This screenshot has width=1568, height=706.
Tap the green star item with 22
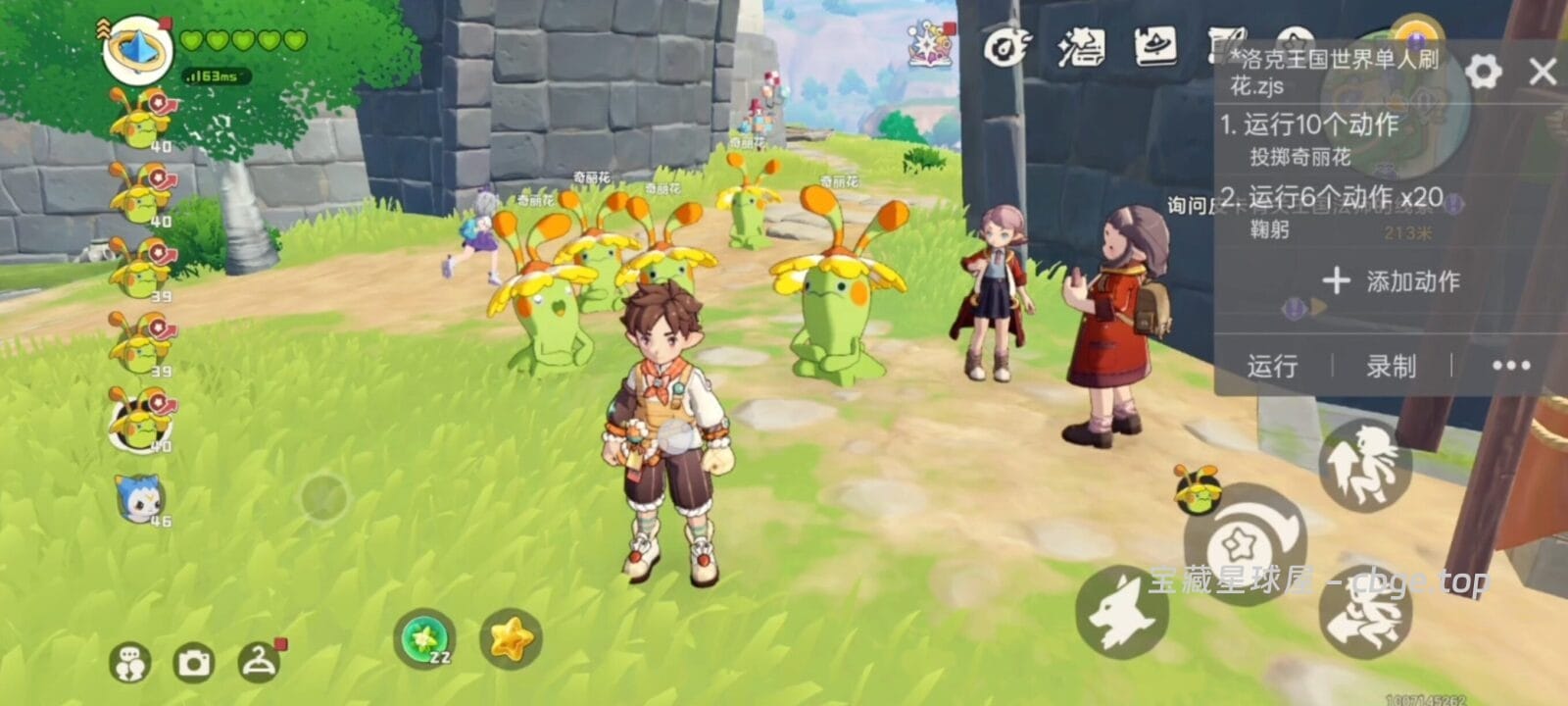425,639
